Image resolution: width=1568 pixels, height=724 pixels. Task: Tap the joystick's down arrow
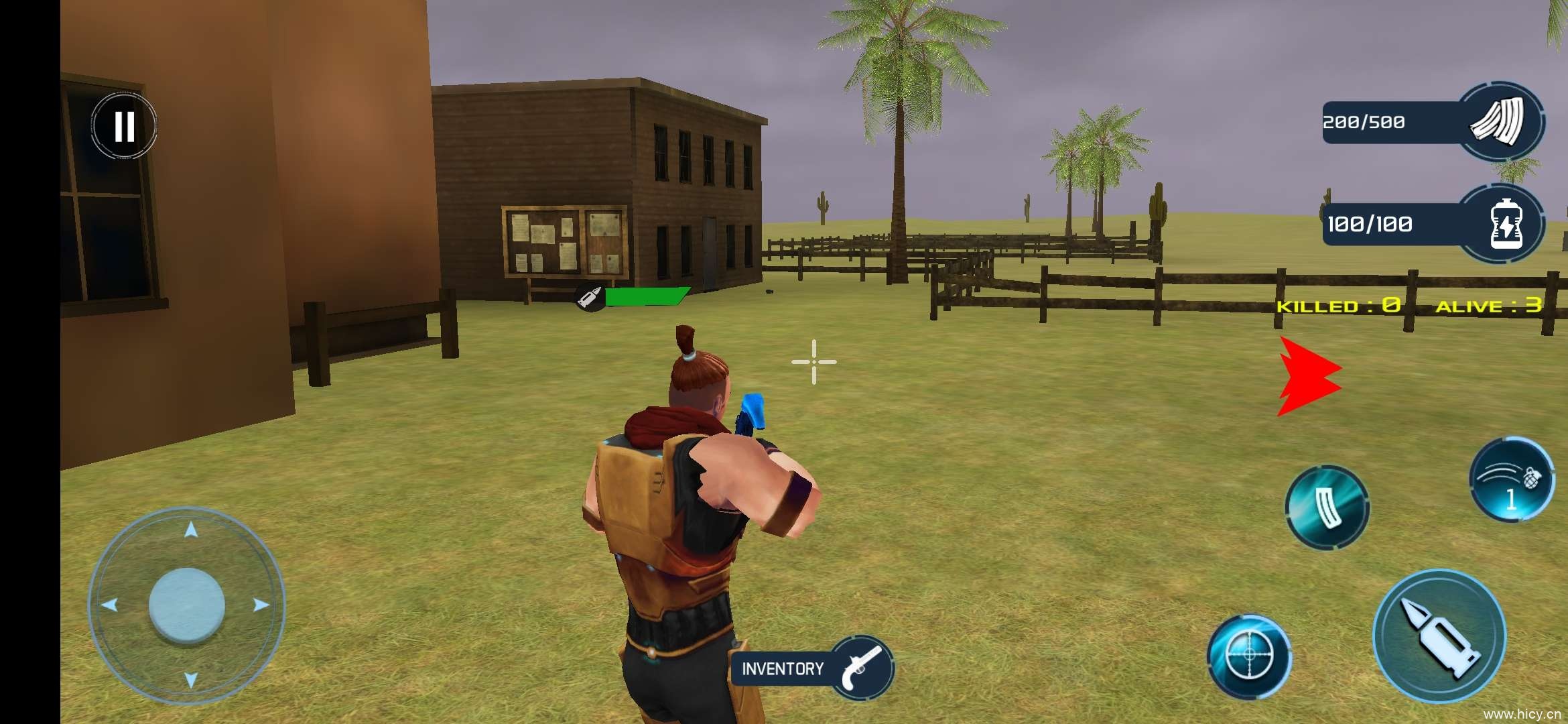click(191, 680)
